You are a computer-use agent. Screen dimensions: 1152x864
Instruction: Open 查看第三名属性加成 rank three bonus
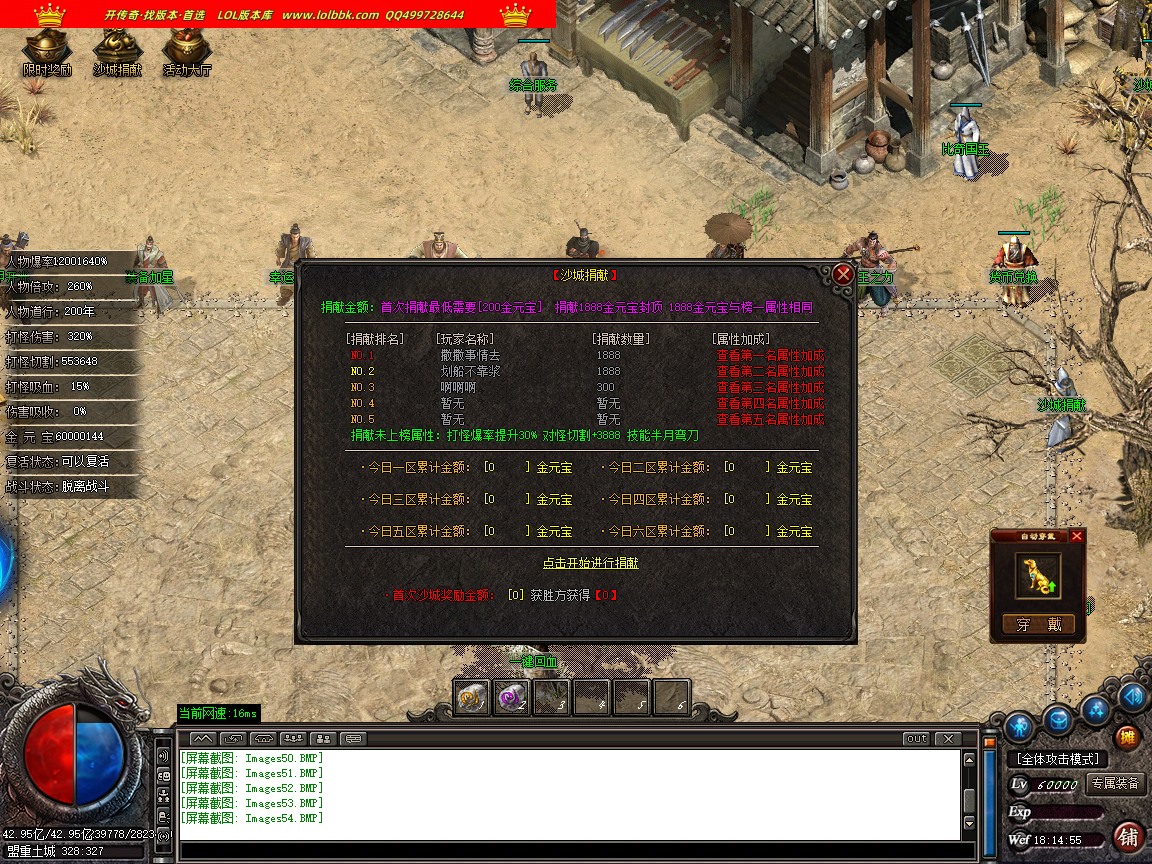[770, 387]
